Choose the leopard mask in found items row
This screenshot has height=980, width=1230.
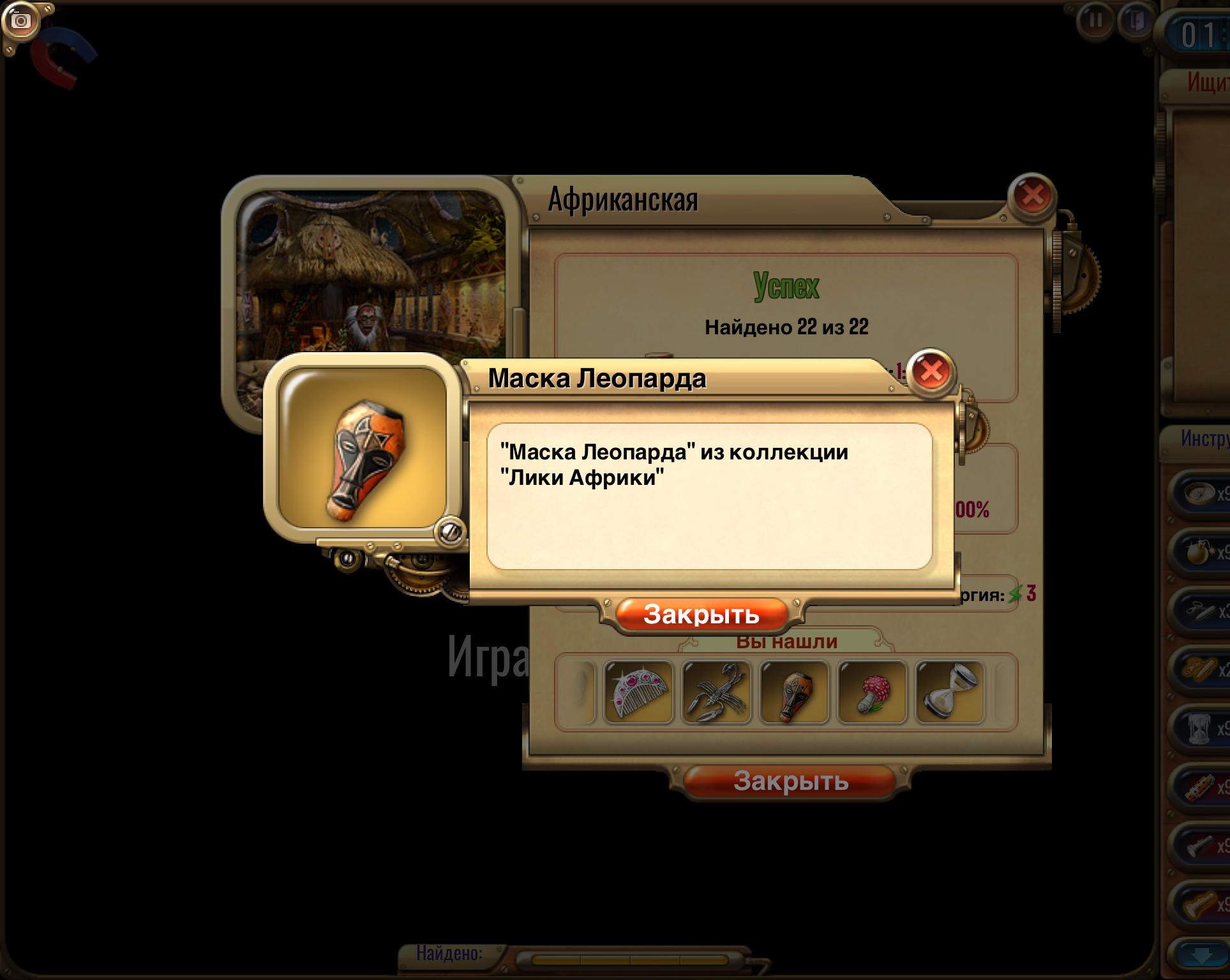pyautogui.click(x=794, y=693)
